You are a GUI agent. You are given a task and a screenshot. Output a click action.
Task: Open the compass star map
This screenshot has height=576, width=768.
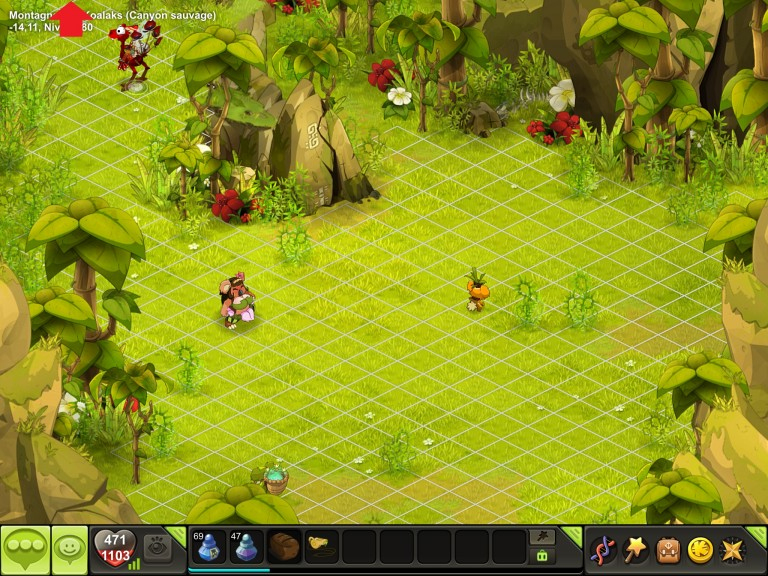(733, 549)
